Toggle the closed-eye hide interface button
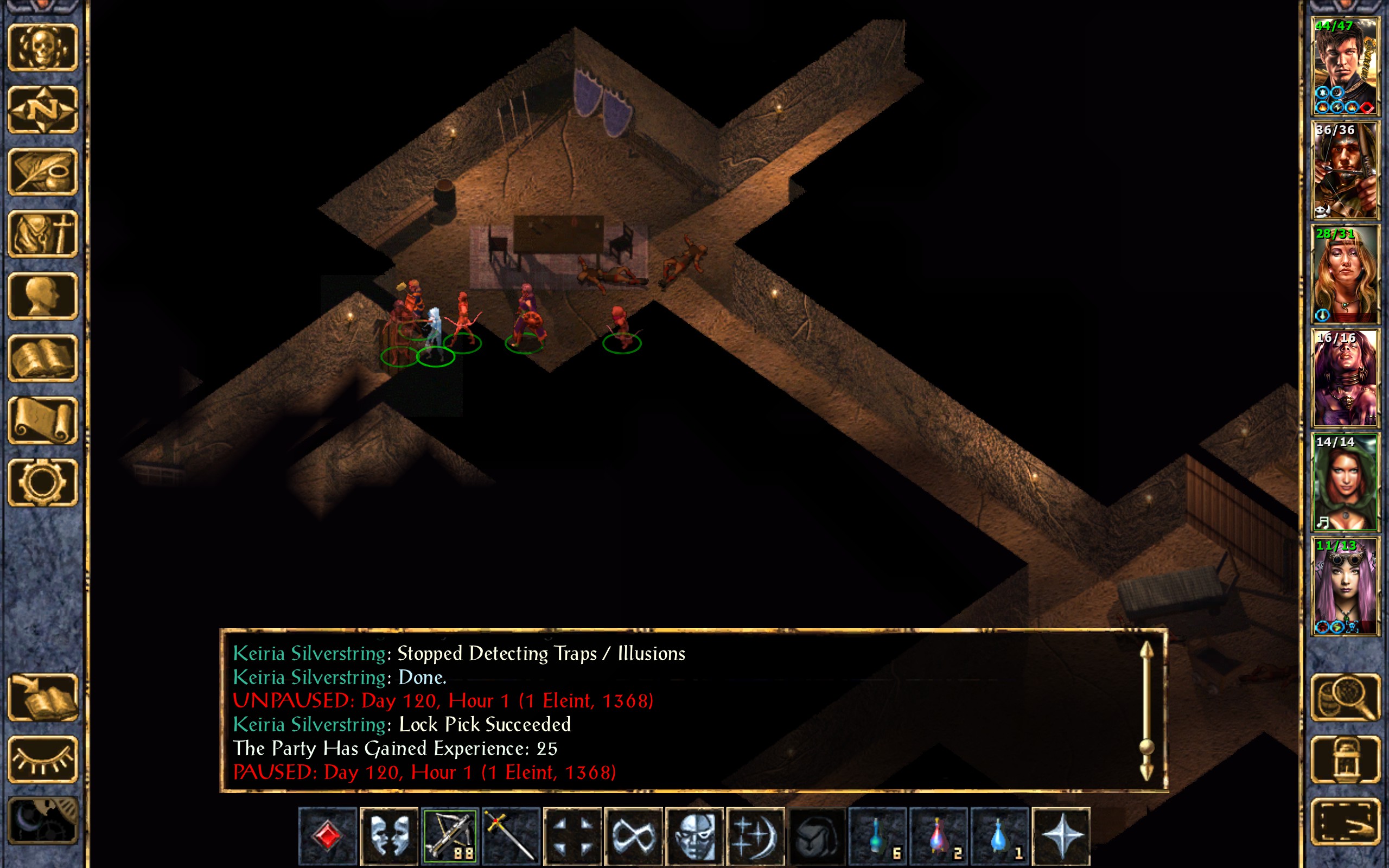 (42, 759)
